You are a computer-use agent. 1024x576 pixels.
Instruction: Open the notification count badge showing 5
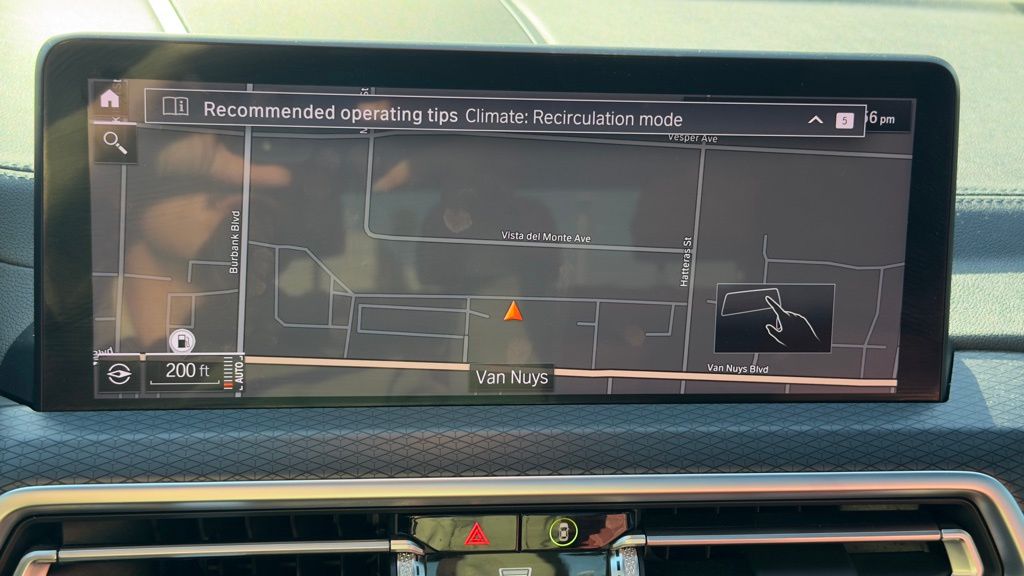tap(844, 121)
